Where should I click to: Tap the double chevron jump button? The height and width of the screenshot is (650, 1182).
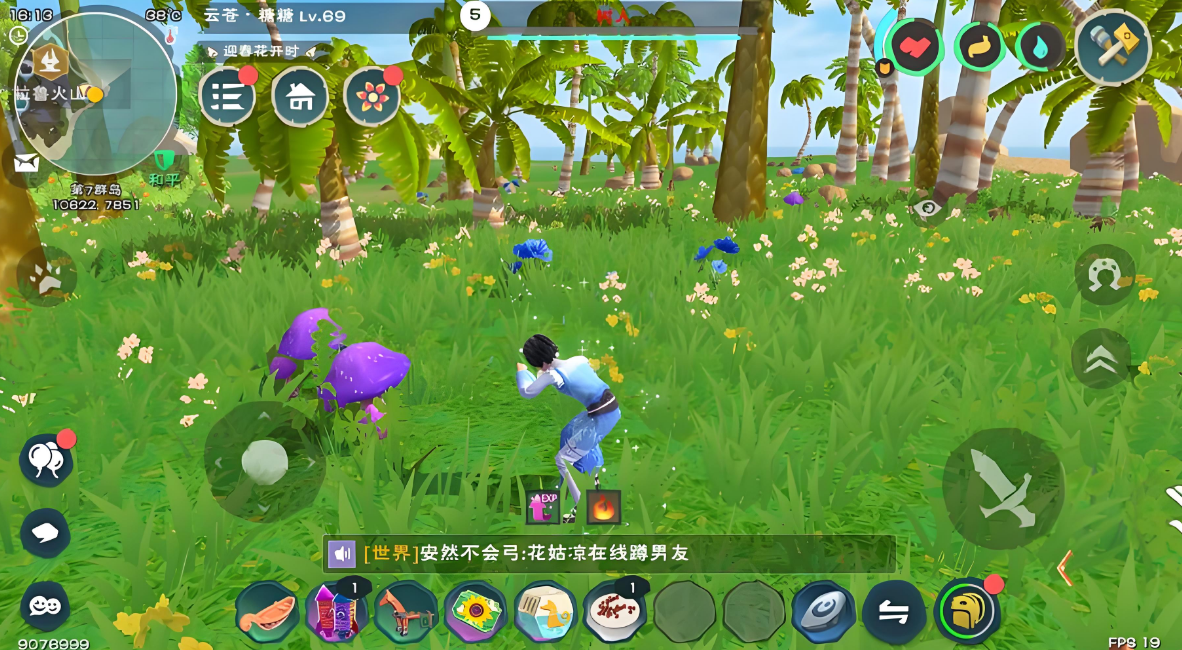coord(1101,359)
